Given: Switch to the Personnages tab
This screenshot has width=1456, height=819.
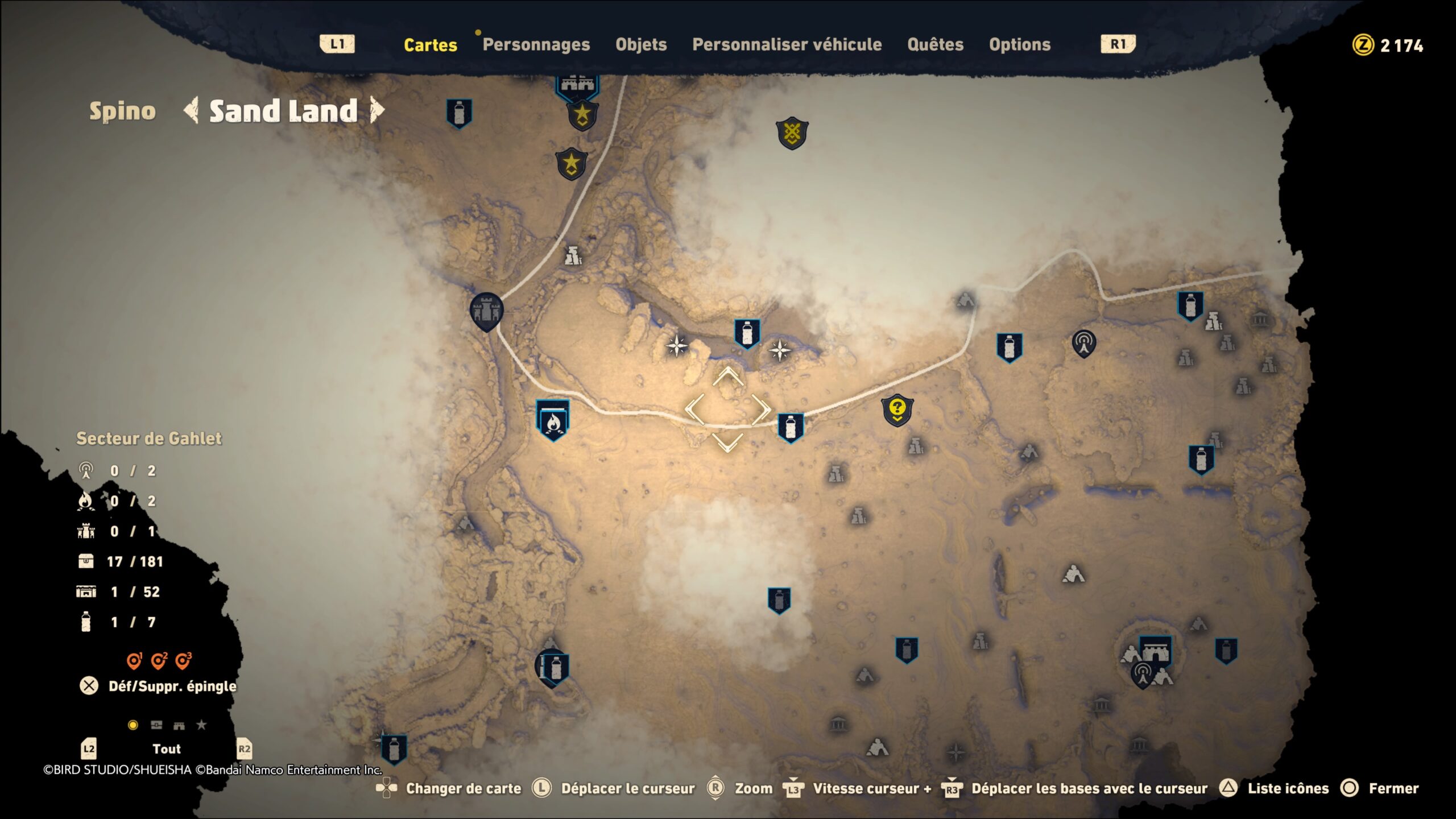Looking at the screenshot, I should (x=536, y=44).
